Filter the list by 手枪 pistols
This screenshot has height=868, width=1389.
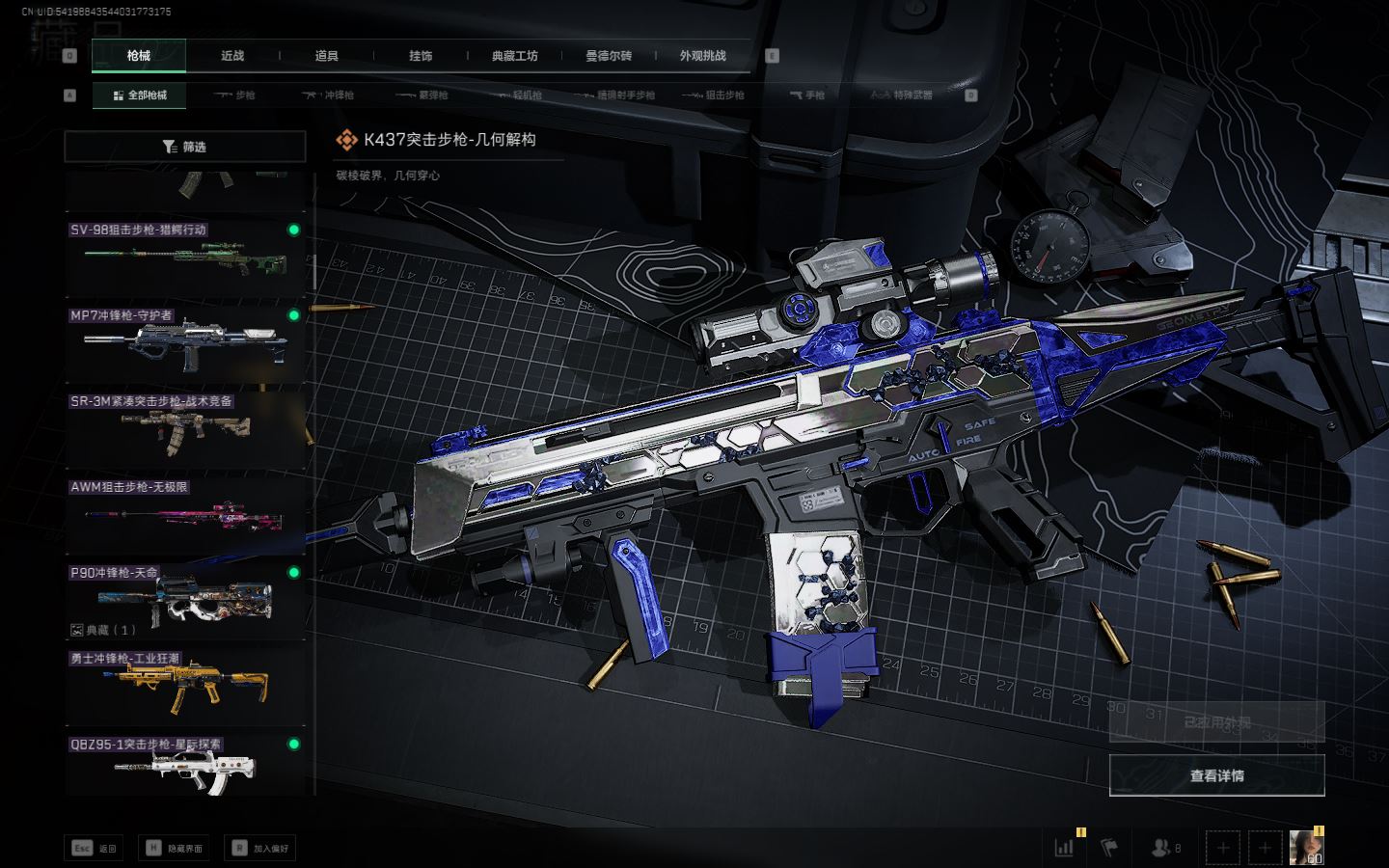[807, 95]
